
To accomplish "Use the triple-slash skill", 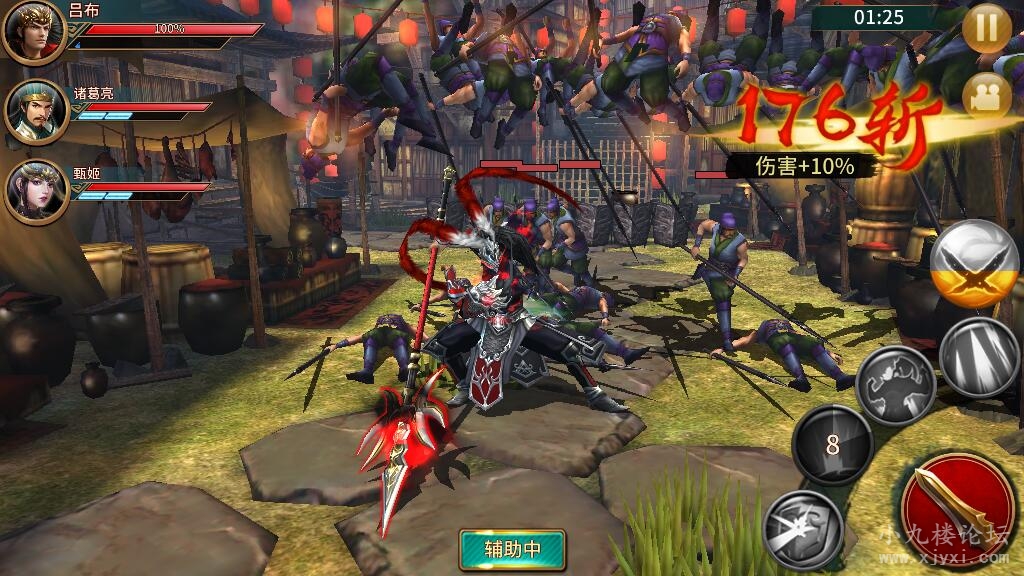I will point(980,358).
